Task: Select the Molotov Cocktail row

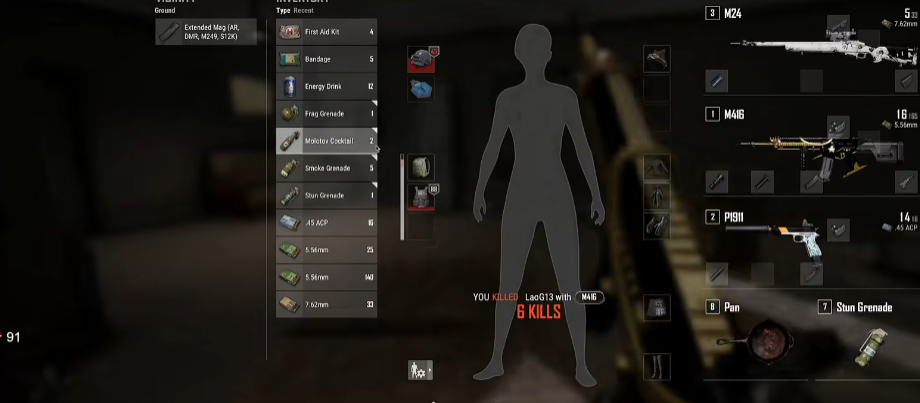Action: 326,141
